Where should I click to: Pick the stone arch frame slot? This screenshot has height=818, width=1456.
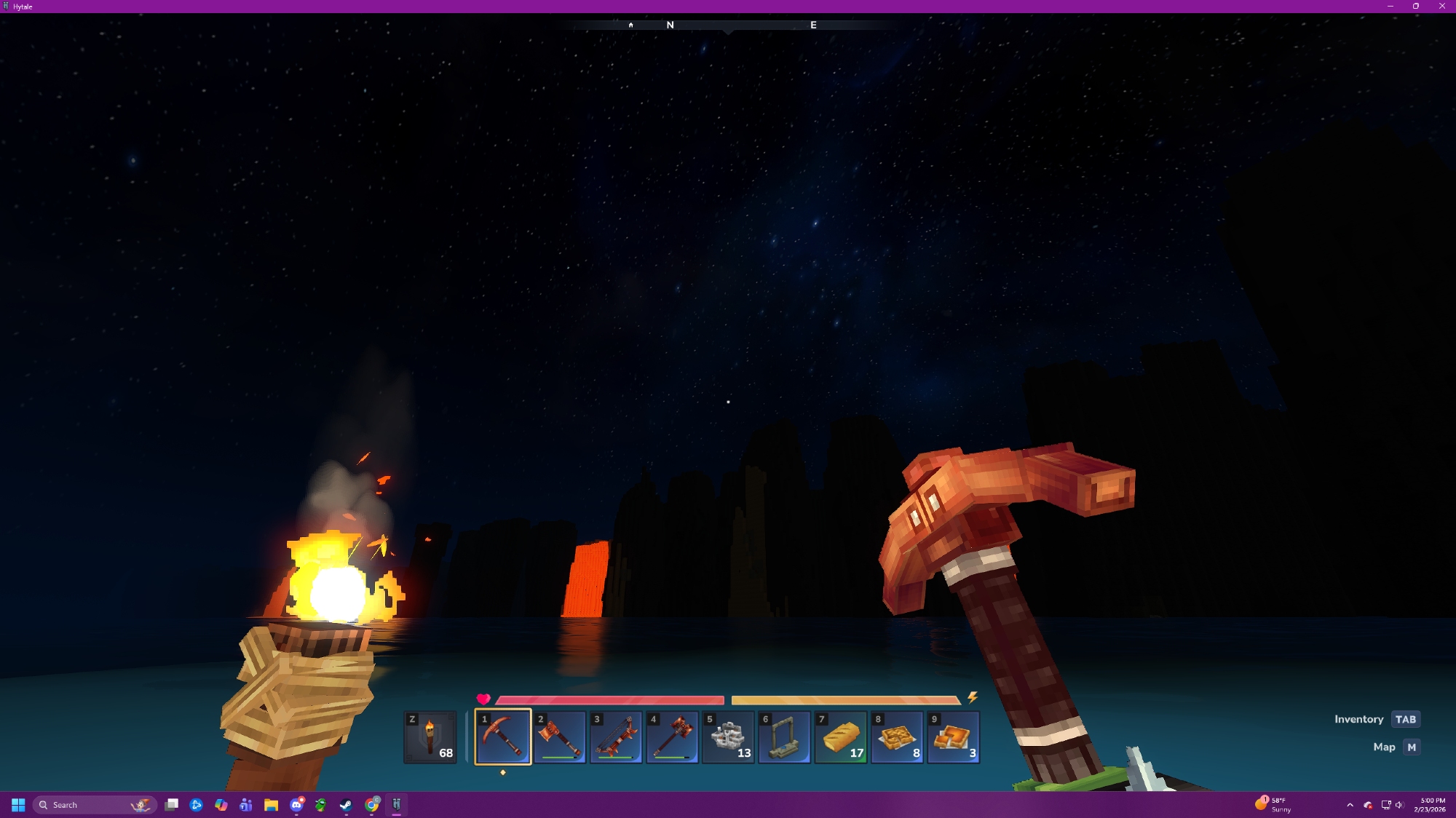pos(784,736)
